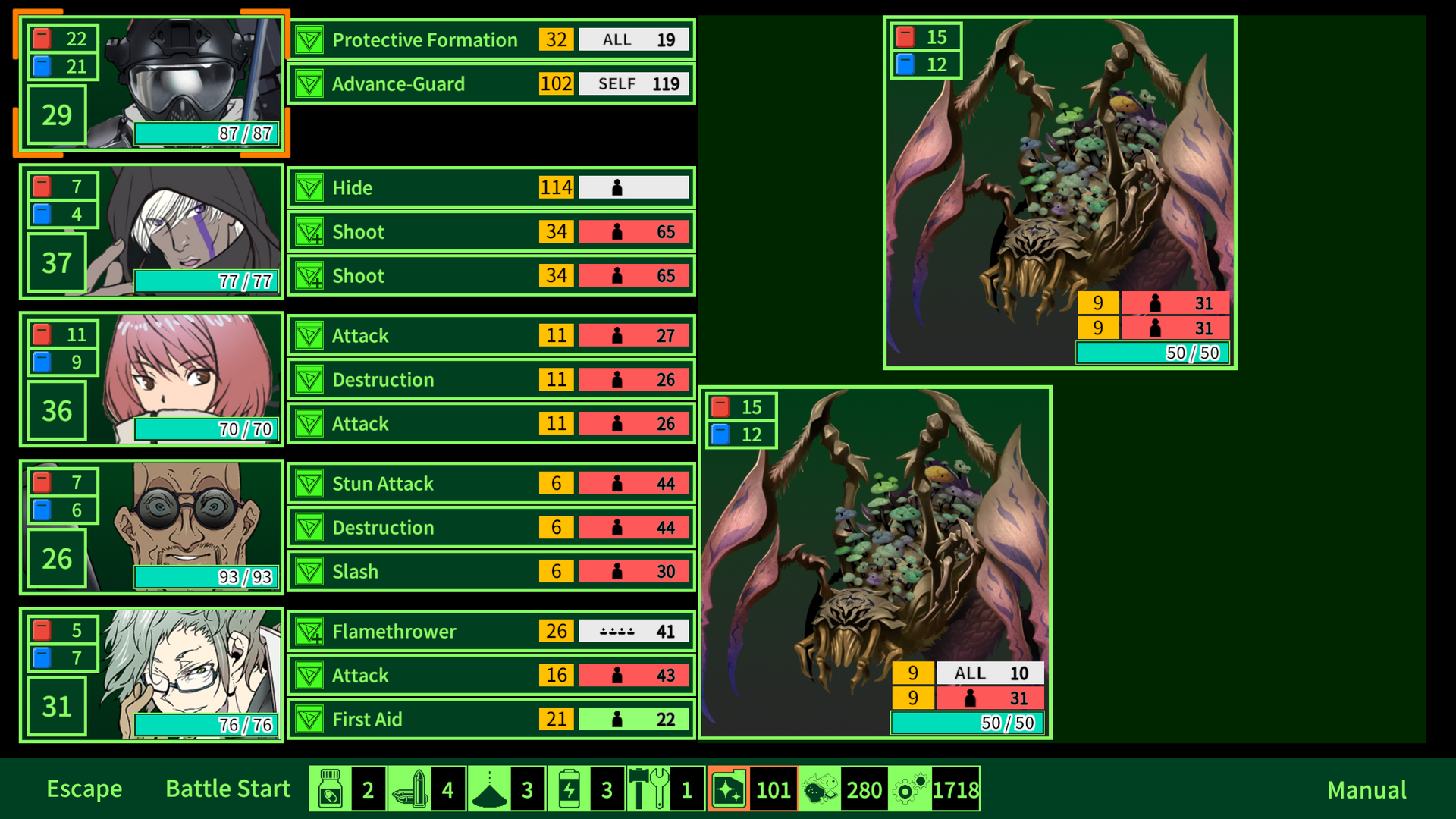
Task: Activate the Protective Formation skill
Action: [x=489, y=39]
